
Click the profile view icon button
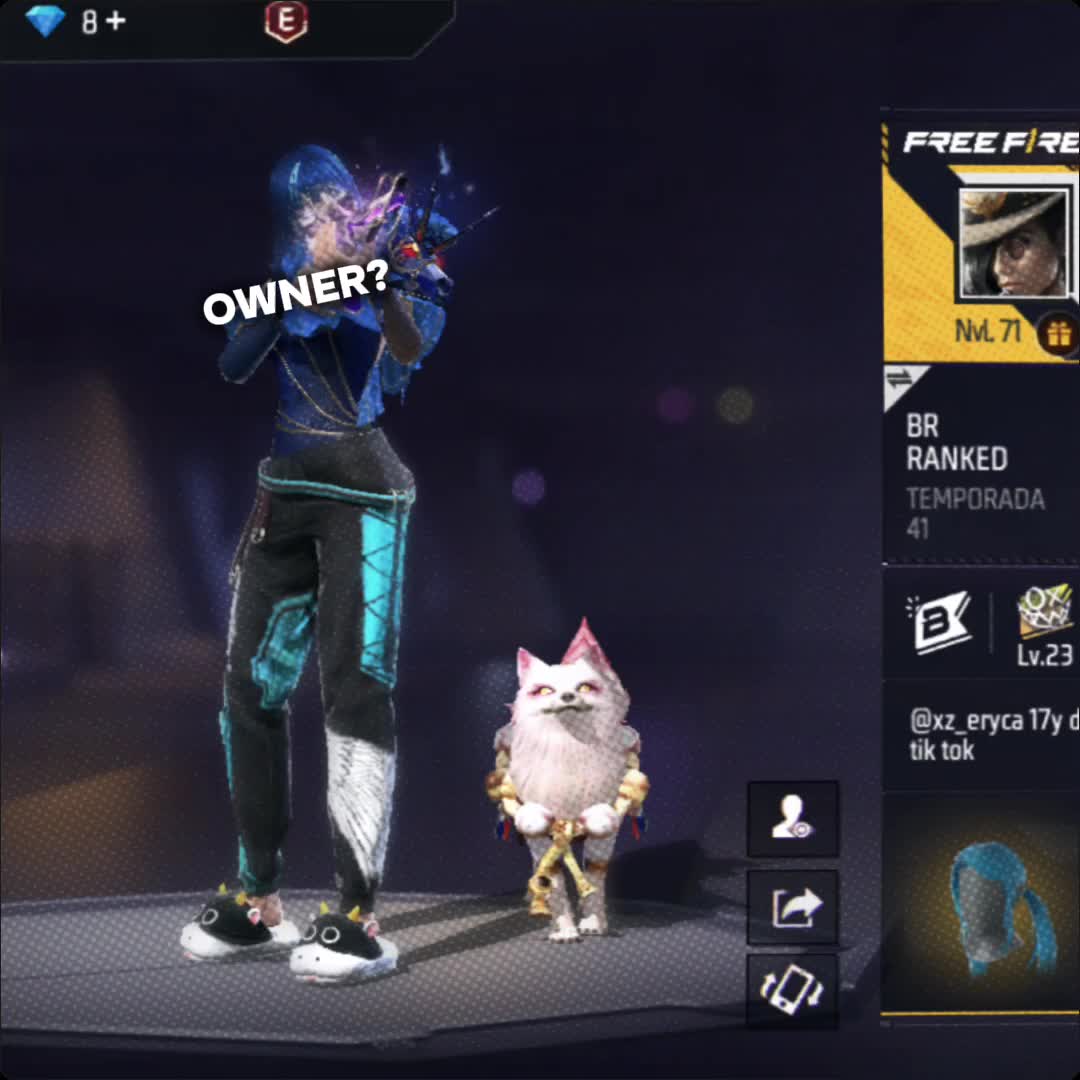[793, 819]
